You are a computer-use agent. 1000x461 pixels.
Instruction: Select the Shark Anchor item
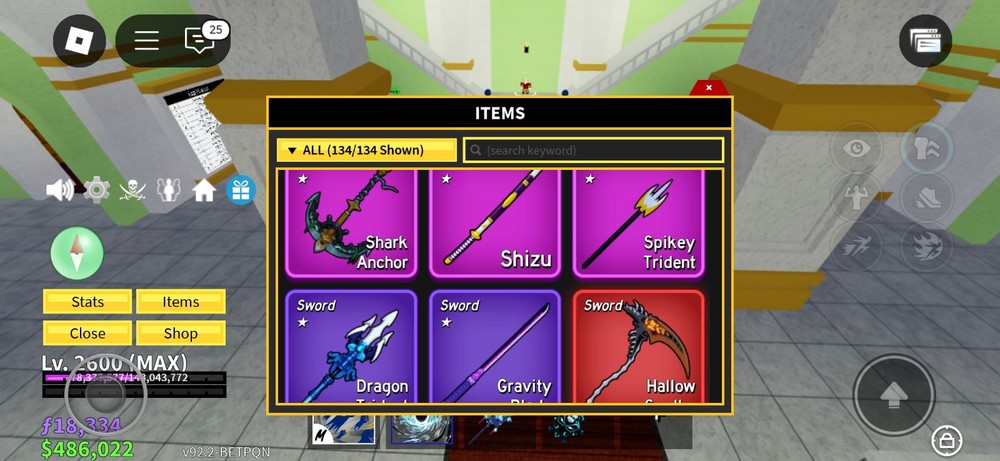tap(354, 225)
